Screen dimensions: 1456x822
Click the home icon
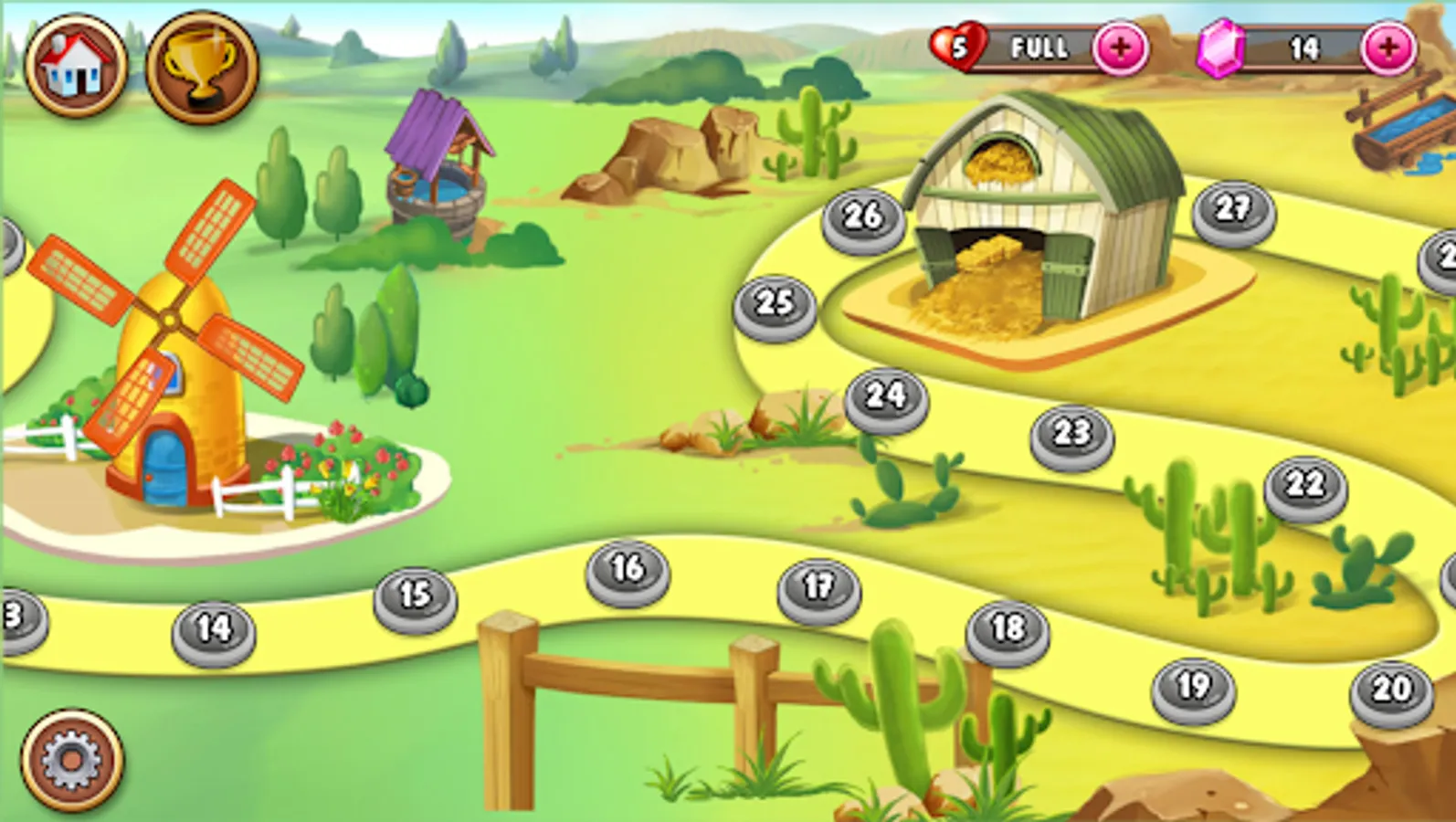click(76, 64)
